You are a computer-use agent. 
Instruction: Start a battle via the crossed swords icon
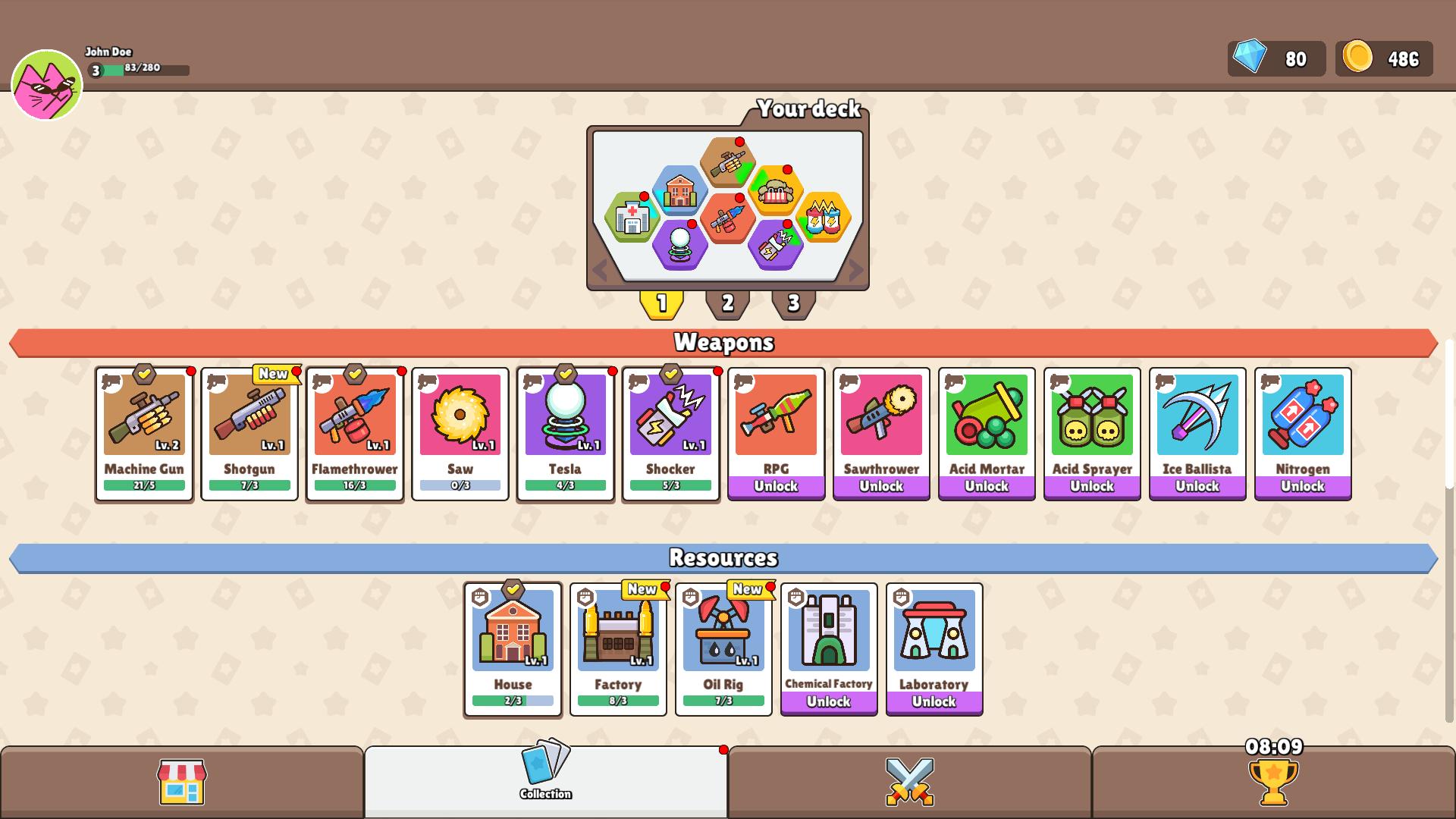(x=910, y=783)
